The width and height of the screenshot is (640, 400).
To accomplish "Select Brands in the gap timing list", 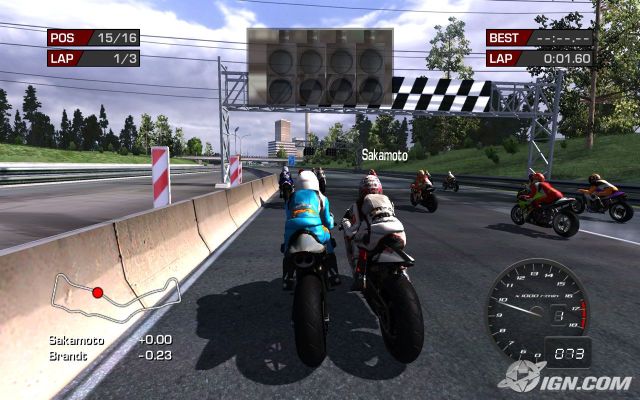I will click(67, 354).
